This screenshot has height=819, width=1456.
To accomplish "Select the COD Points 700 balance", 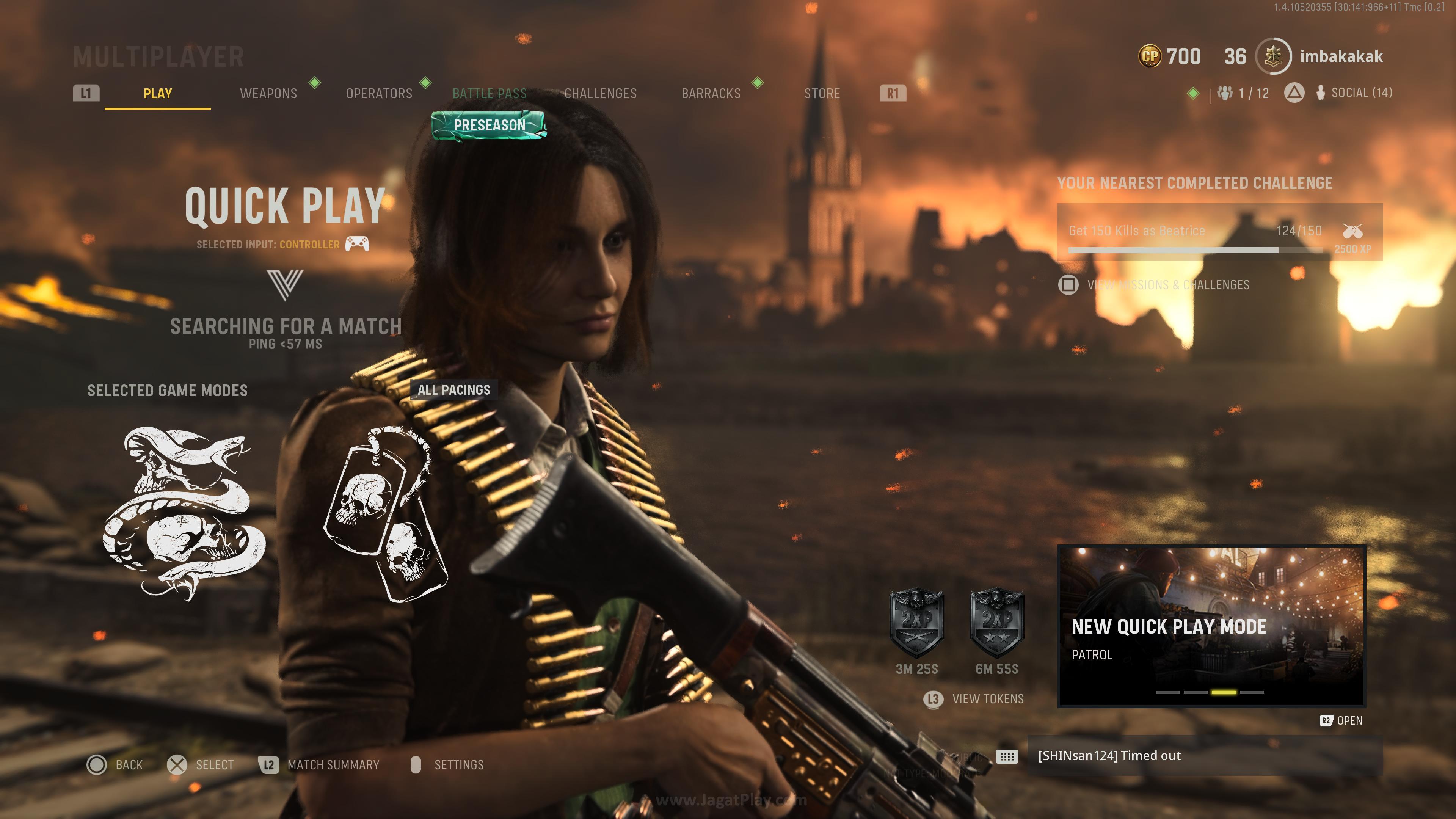I will [1169, 56].
